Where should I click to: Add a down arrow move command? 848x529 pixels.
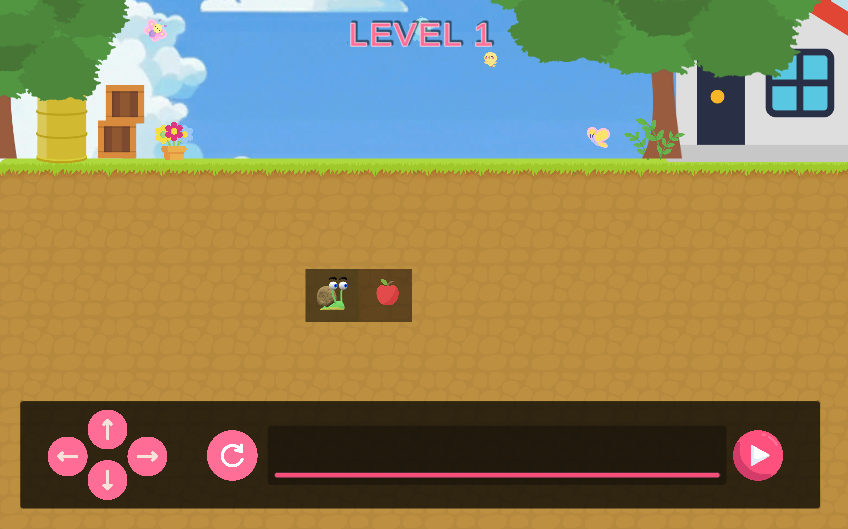107,480
